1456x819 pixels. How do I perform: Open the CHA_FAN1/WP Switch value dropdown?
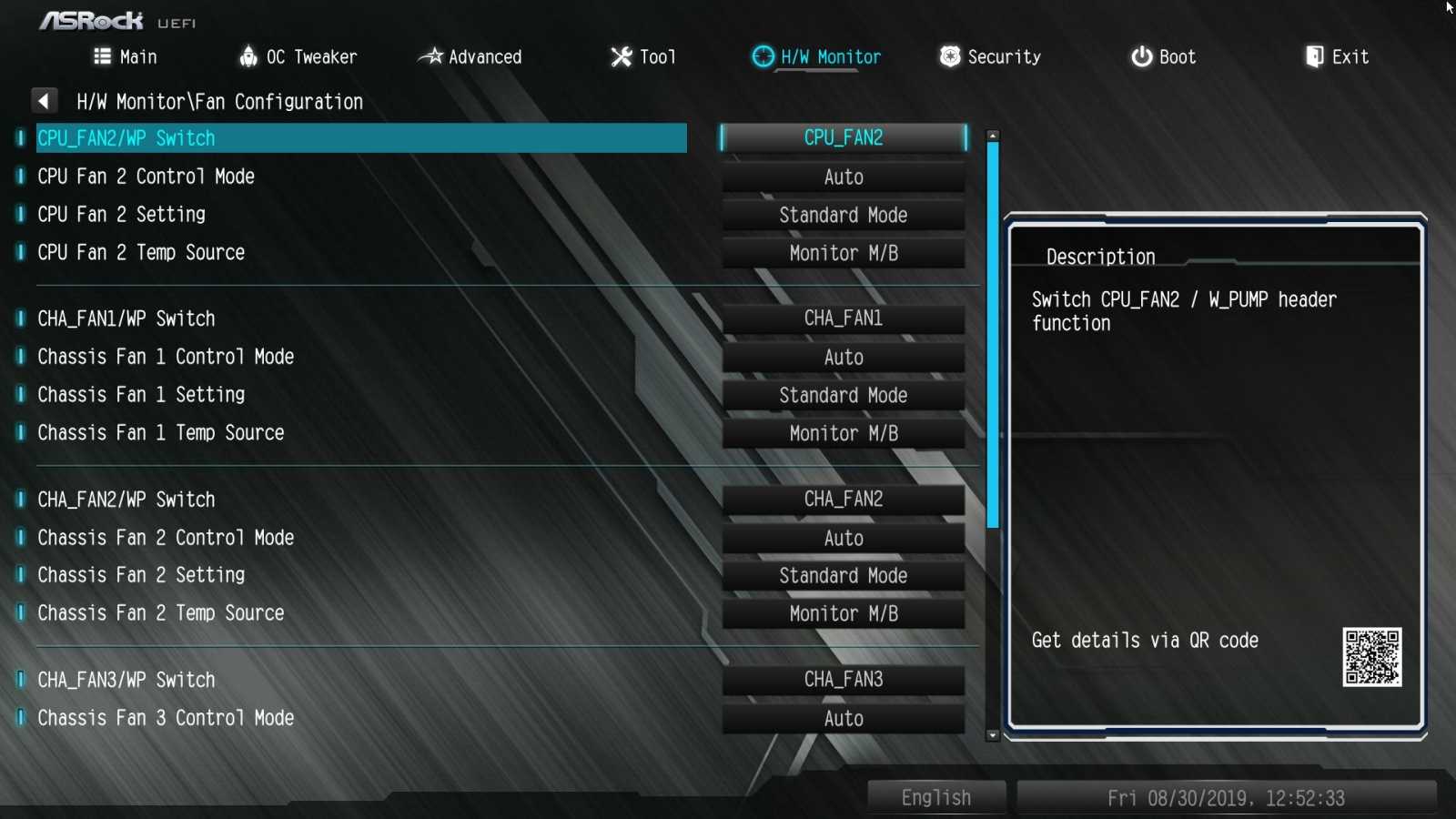point(843,318)
